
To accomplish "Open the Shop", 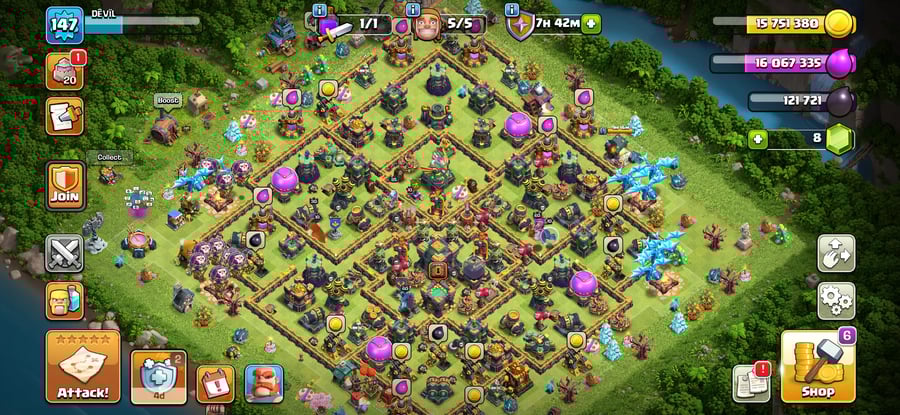I will [816, 366].
